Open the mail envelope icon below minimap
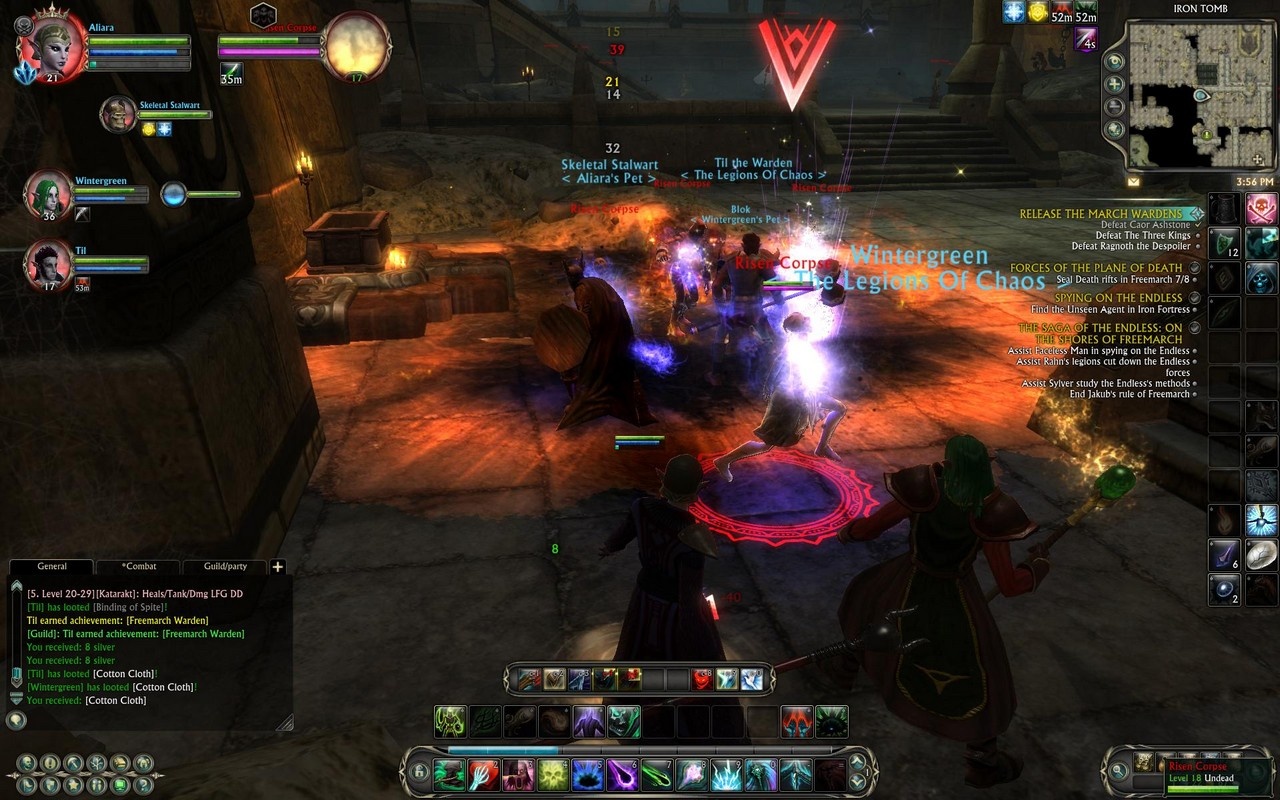The height and width of the screenshot is (800, 1280). pyautogui.click(x=1134, y=182)
